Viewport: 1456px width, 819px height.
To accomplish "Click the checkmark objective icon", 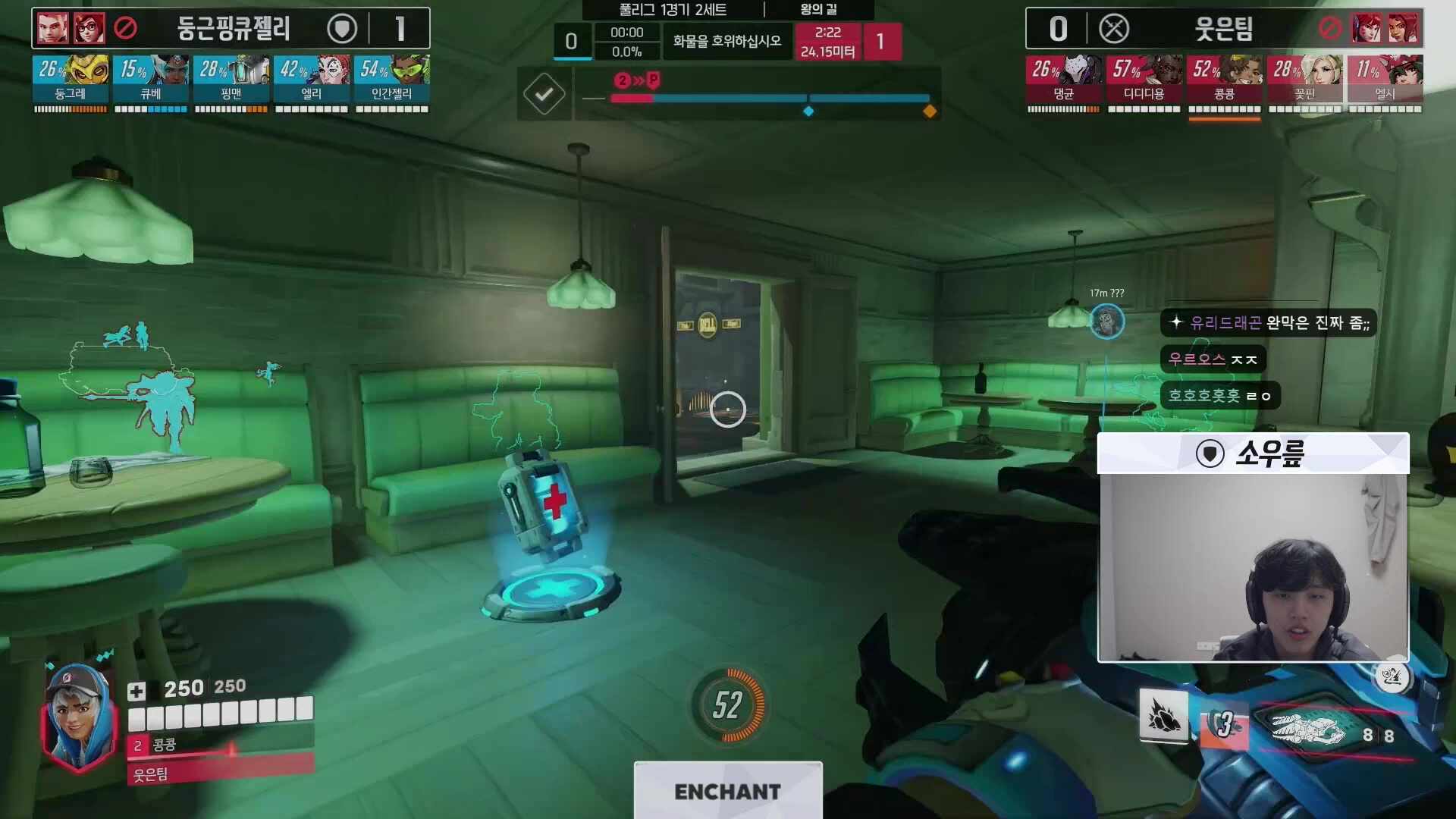I will 544,94.
